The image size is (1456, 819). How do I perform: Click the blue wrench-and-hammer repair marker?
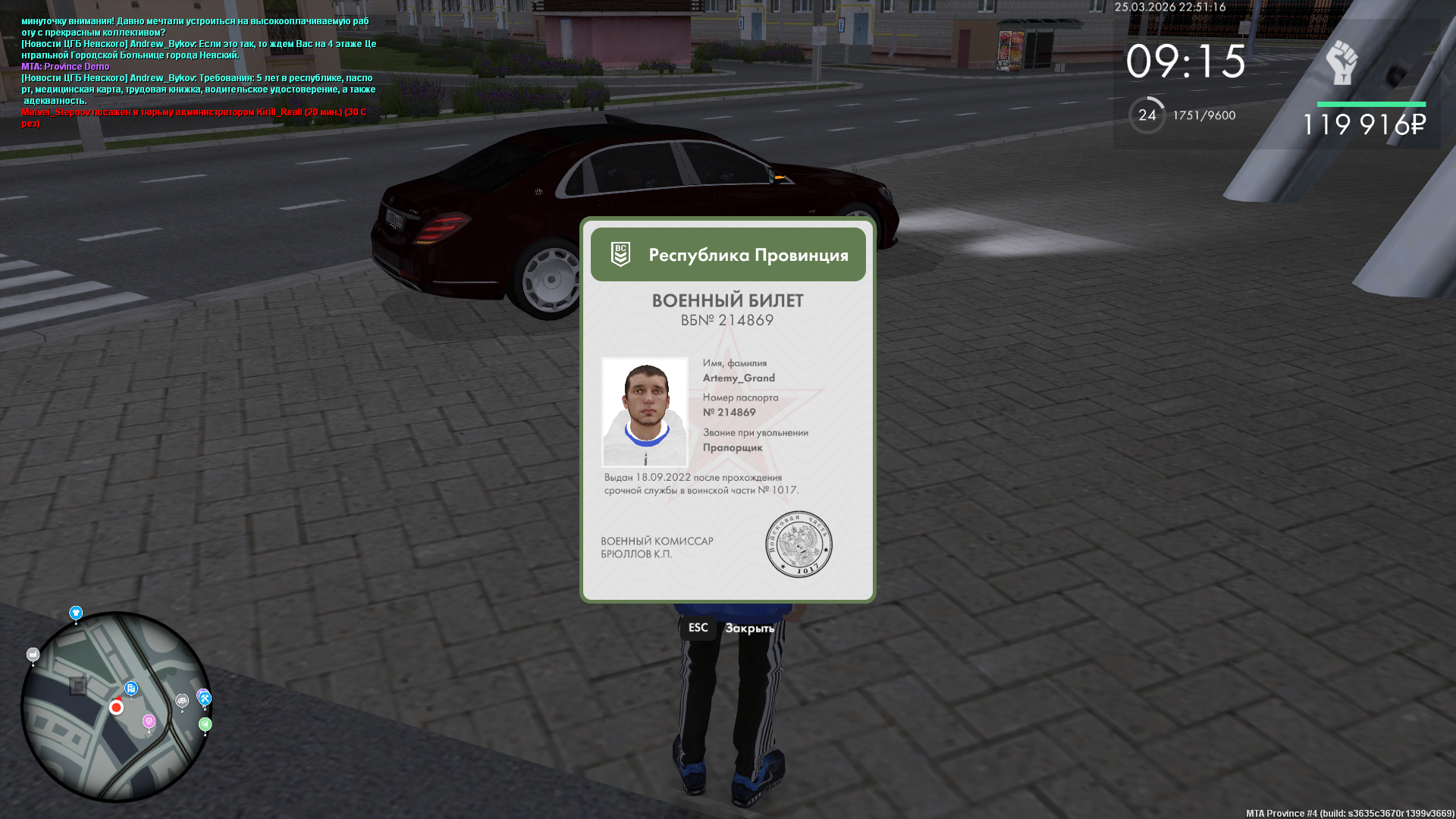(205, 698)
